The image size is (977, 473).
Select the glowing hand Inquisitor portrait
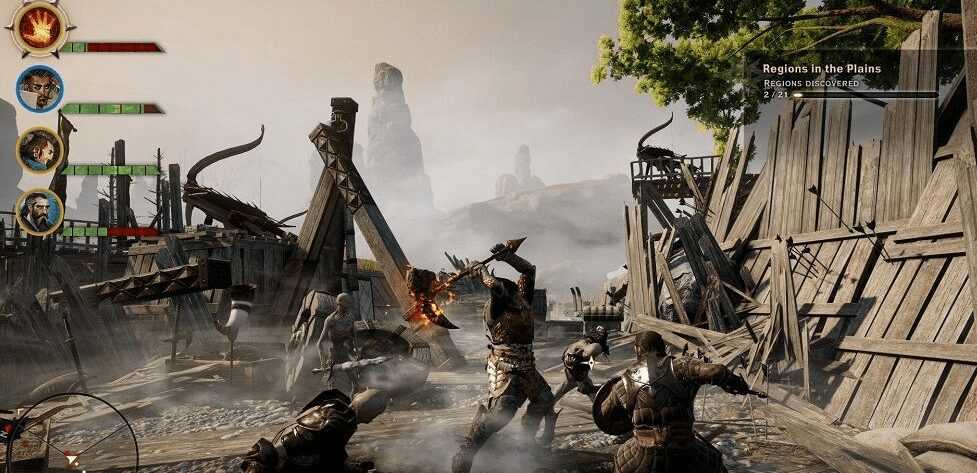40,28
